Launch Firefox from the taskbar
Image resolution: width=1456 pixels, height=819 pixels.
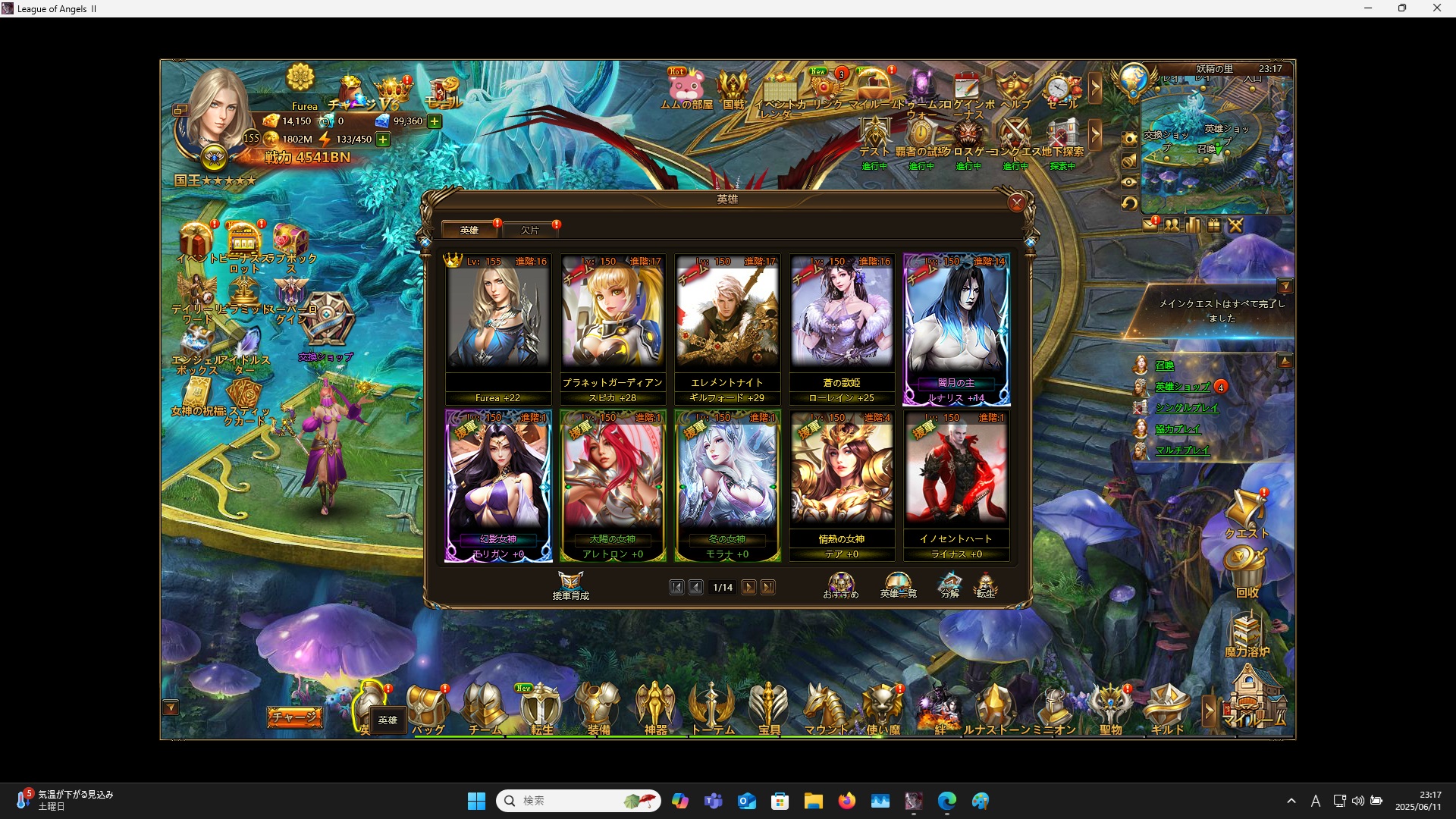(848, 801)
